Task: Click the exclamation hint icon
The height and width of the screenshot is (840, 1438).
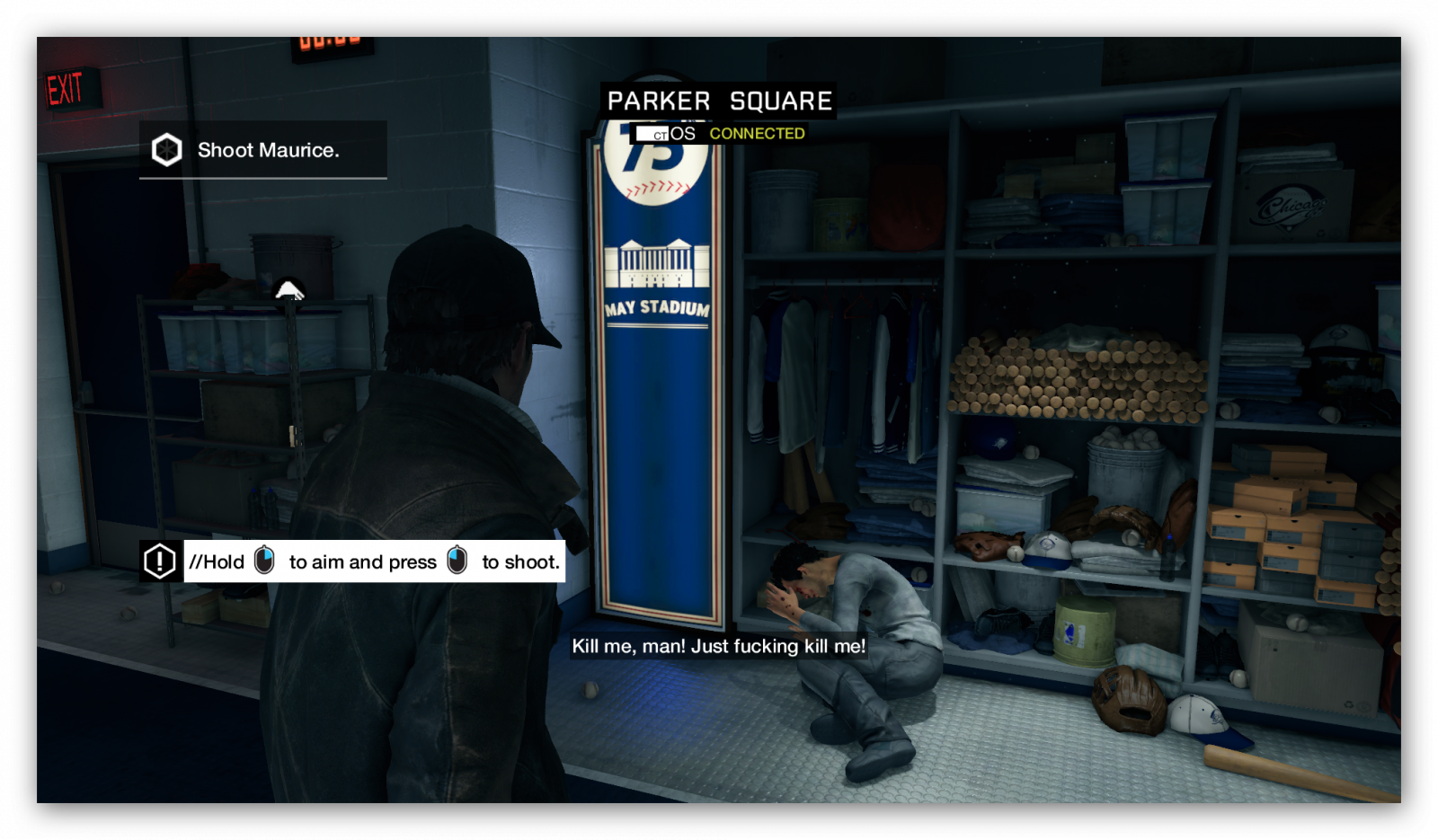Action: coord(160,561)
